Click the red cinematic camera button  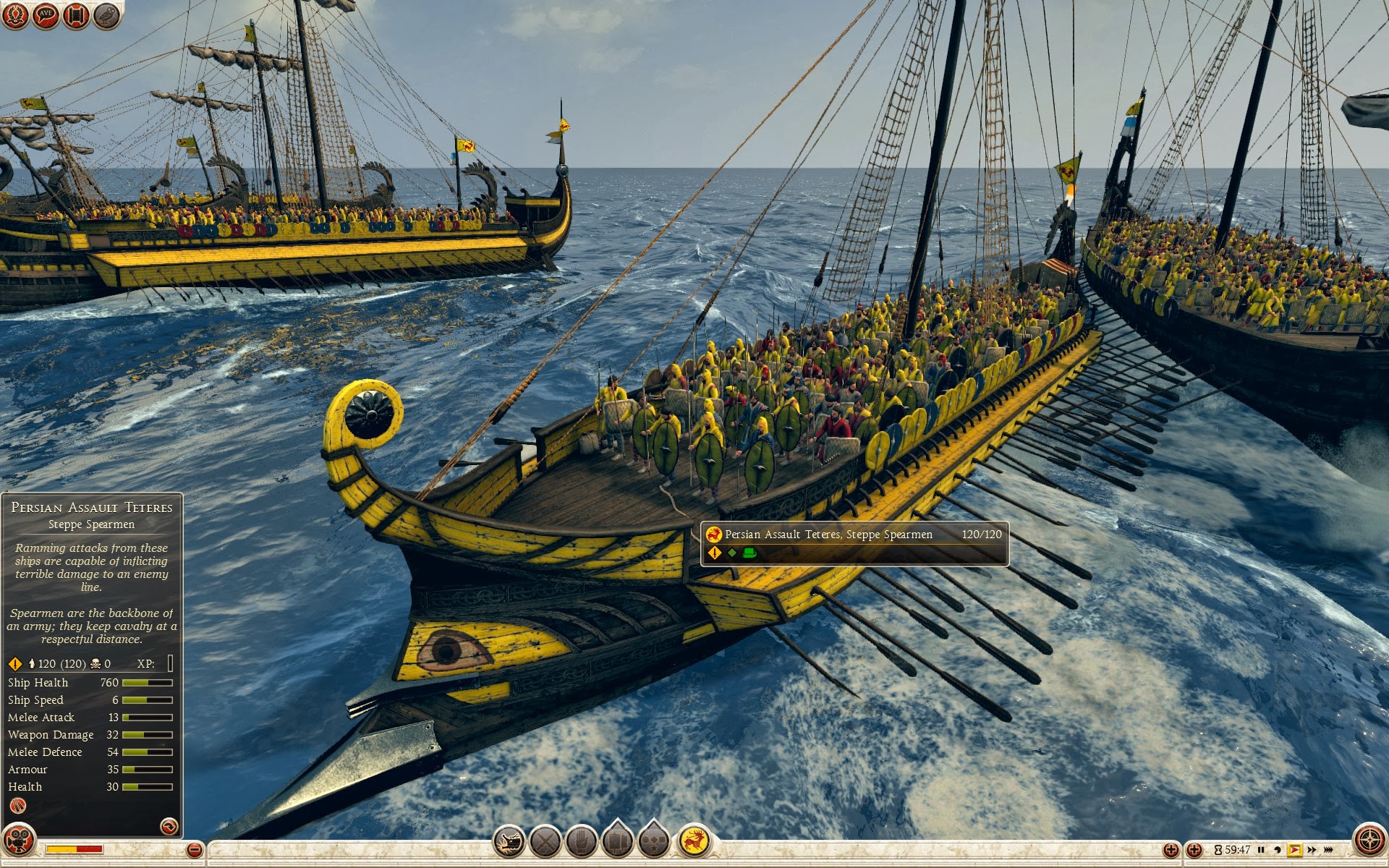(x=19, y=841)
